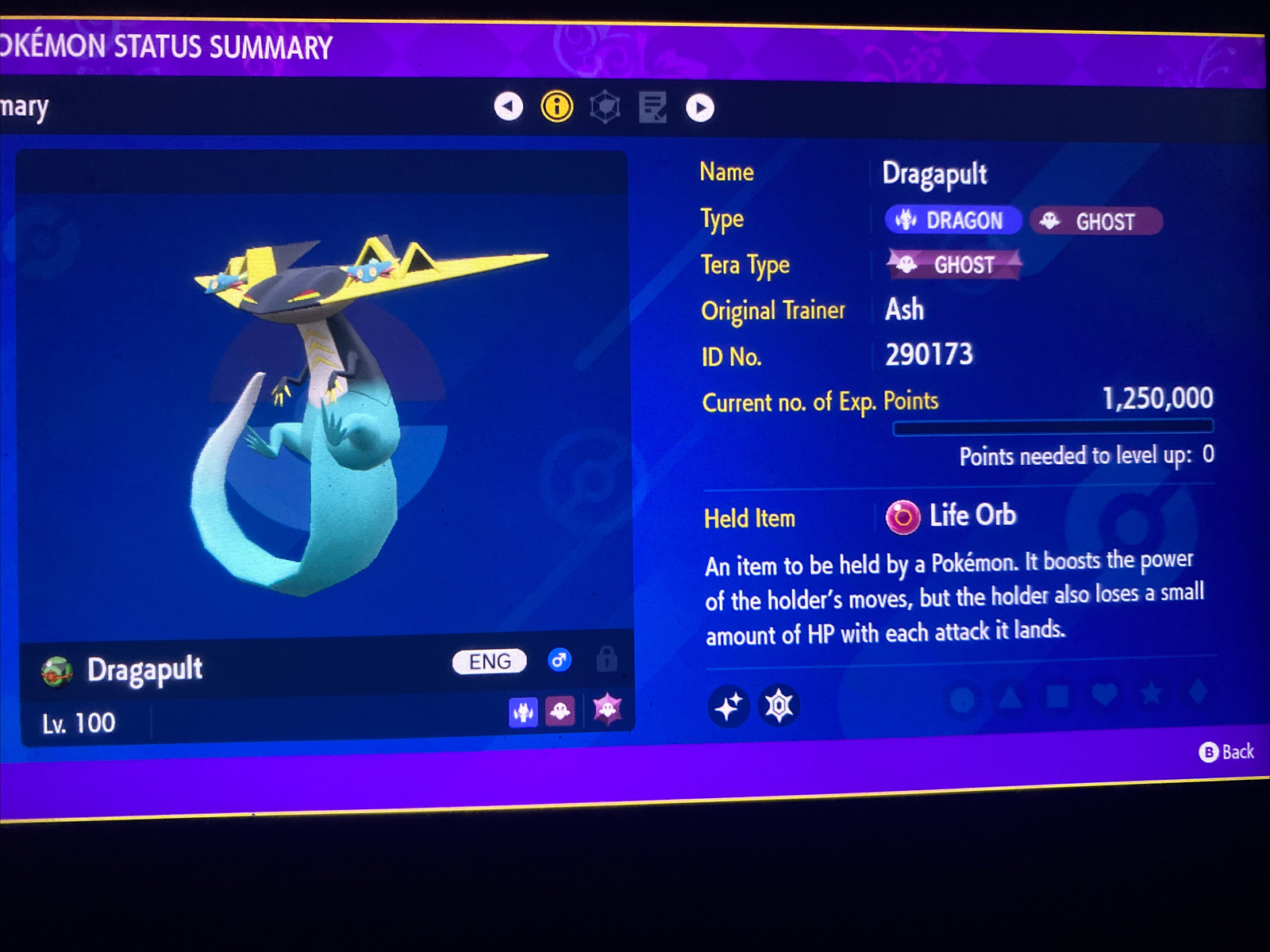This screenshot has height=952, width=1270.
Task: Toggle the lock icon near the language tag
Action: (607, 661)
